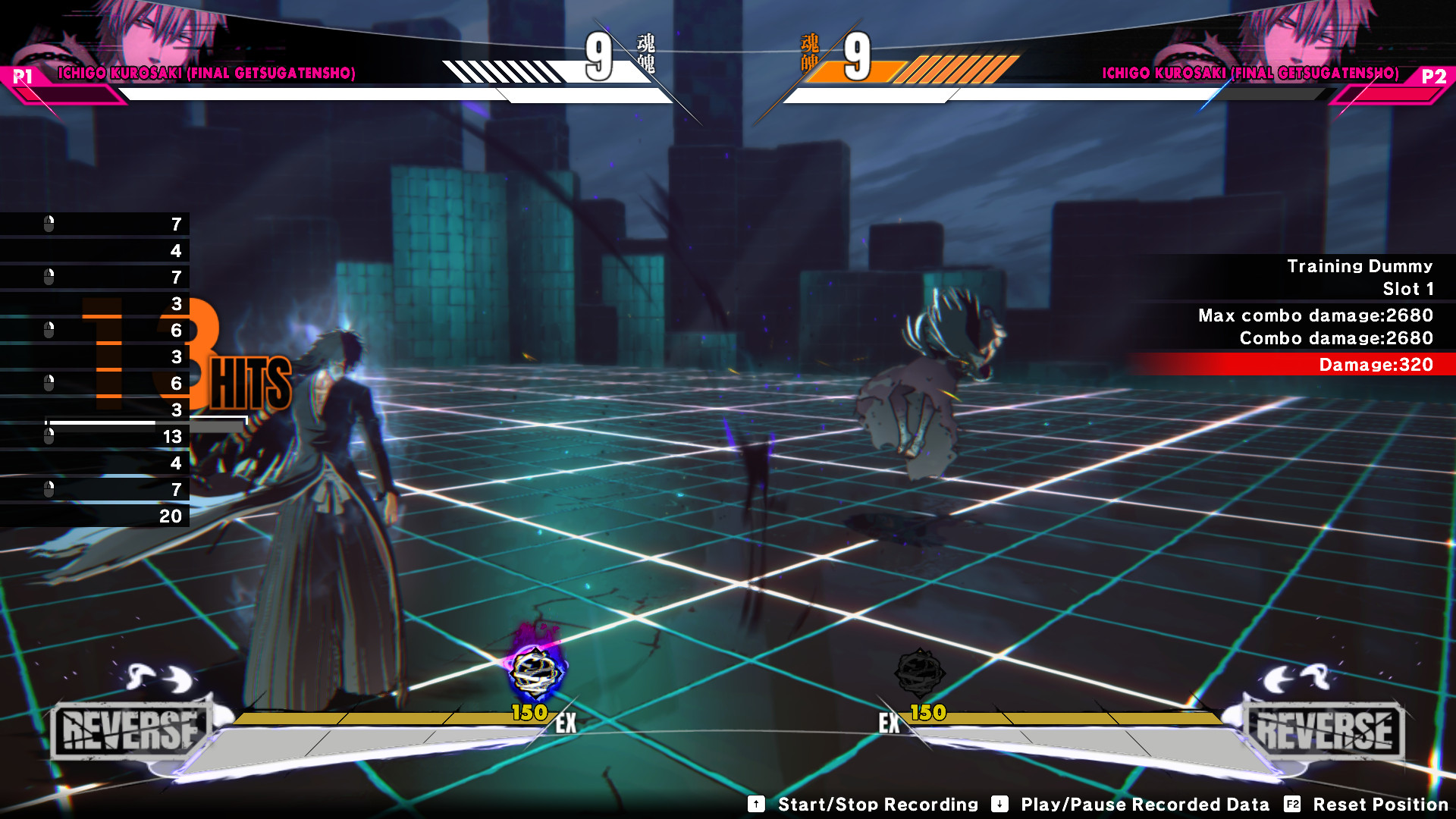Click the up-arrow key icon for Start/Stop Recording
1456x819 pixels.
pos(755,805)
